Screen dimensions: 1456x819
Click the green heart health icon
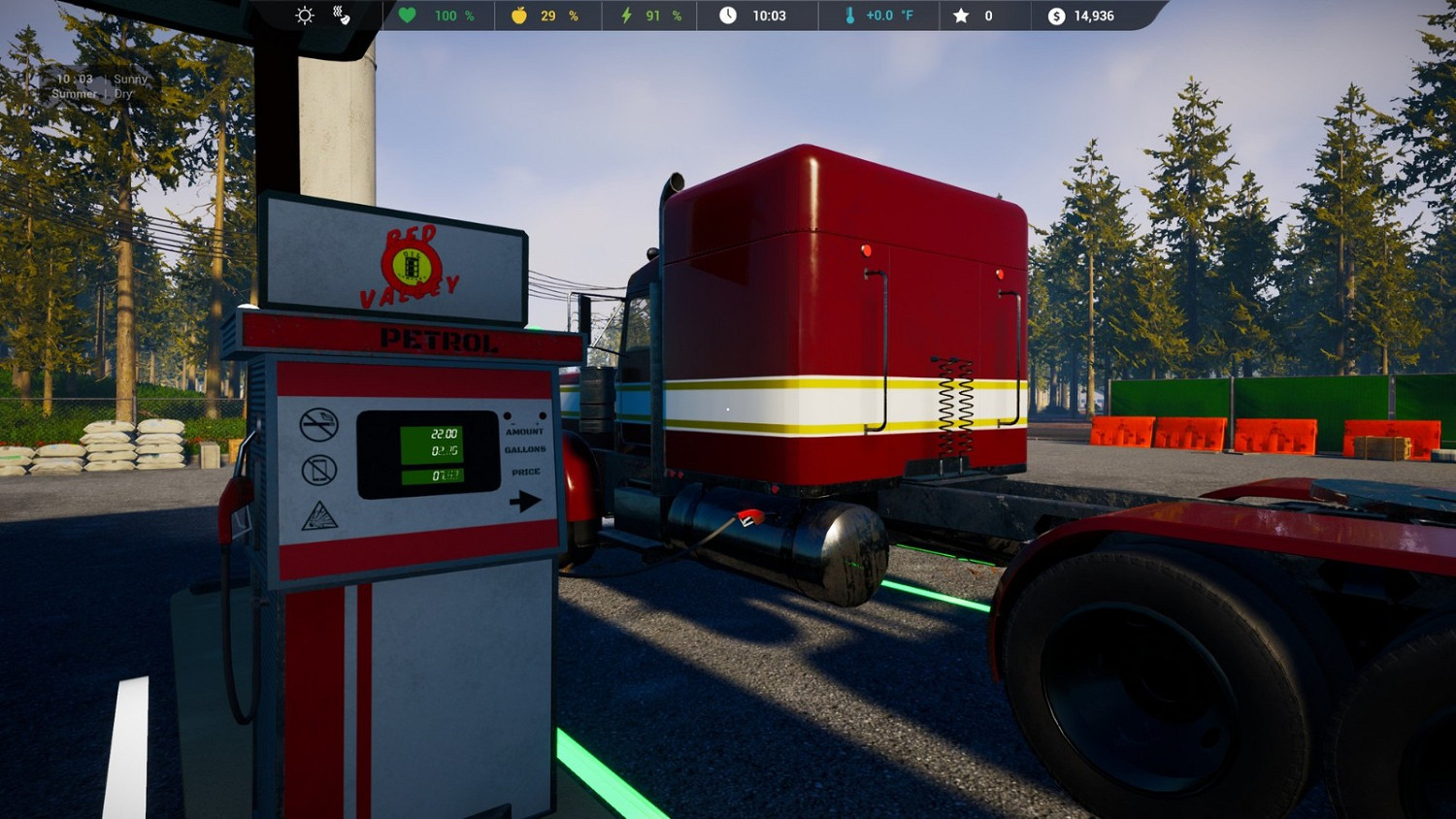click(407, 15)
